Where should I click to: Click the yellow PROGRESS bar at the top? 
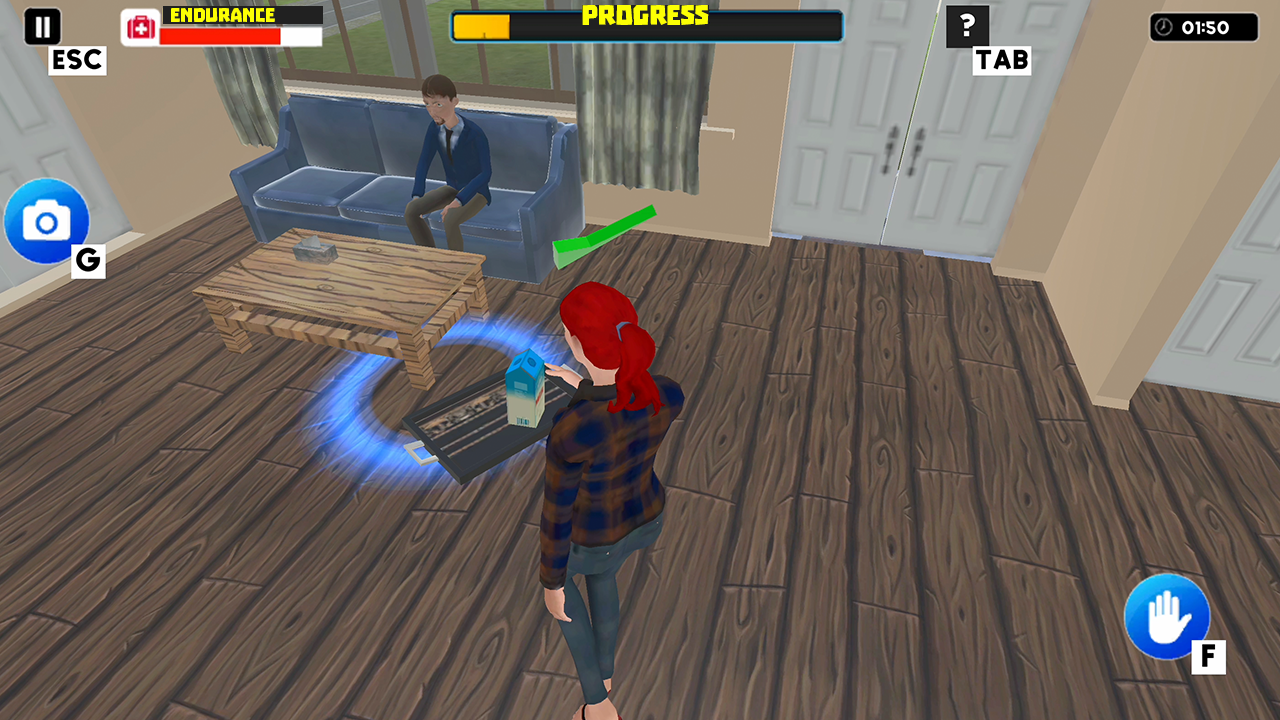tap(480, 27)
